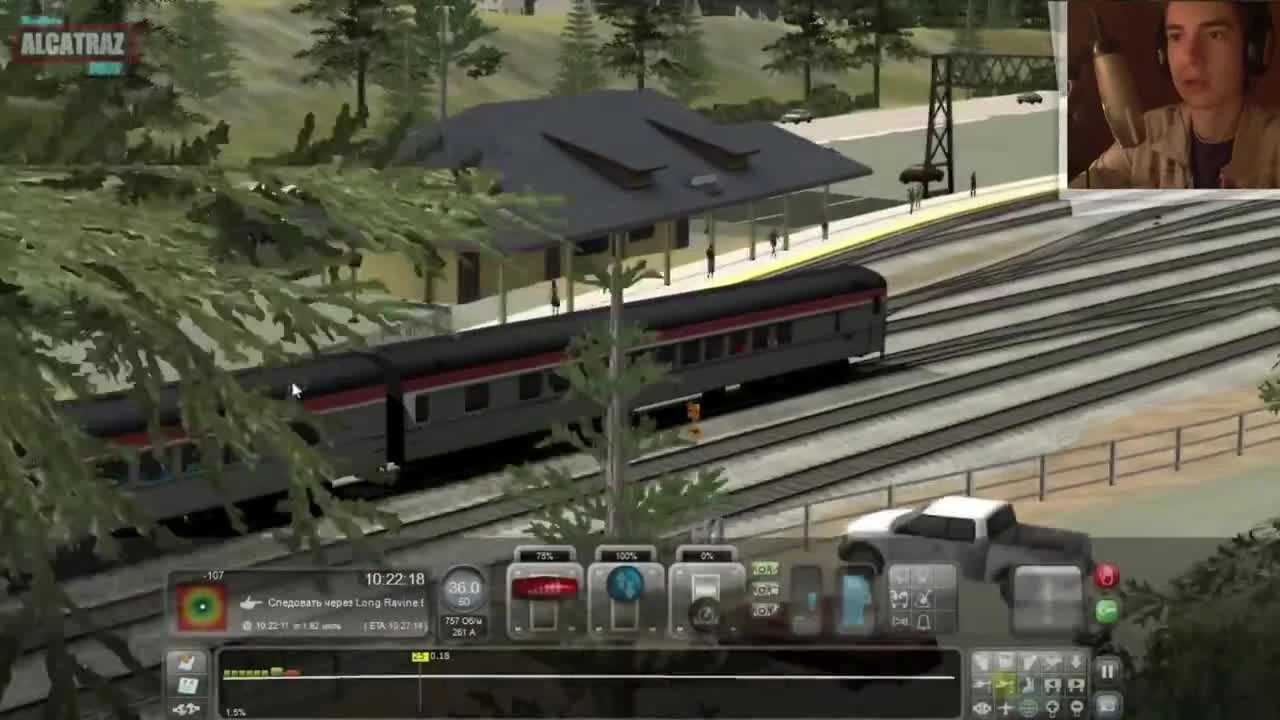Image resolution: width=1280 pixels, height=720 pixels.
Task: Ring the bell using the bell icon
Action: point(924,622)
